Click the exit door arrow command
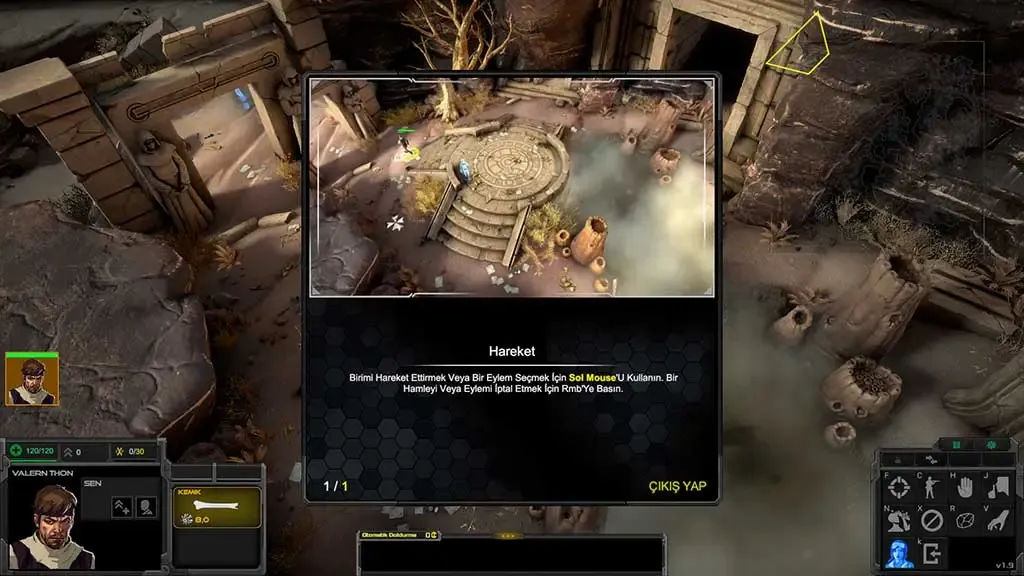This screenshot has height=576, width=1024. tap(931, 552)
